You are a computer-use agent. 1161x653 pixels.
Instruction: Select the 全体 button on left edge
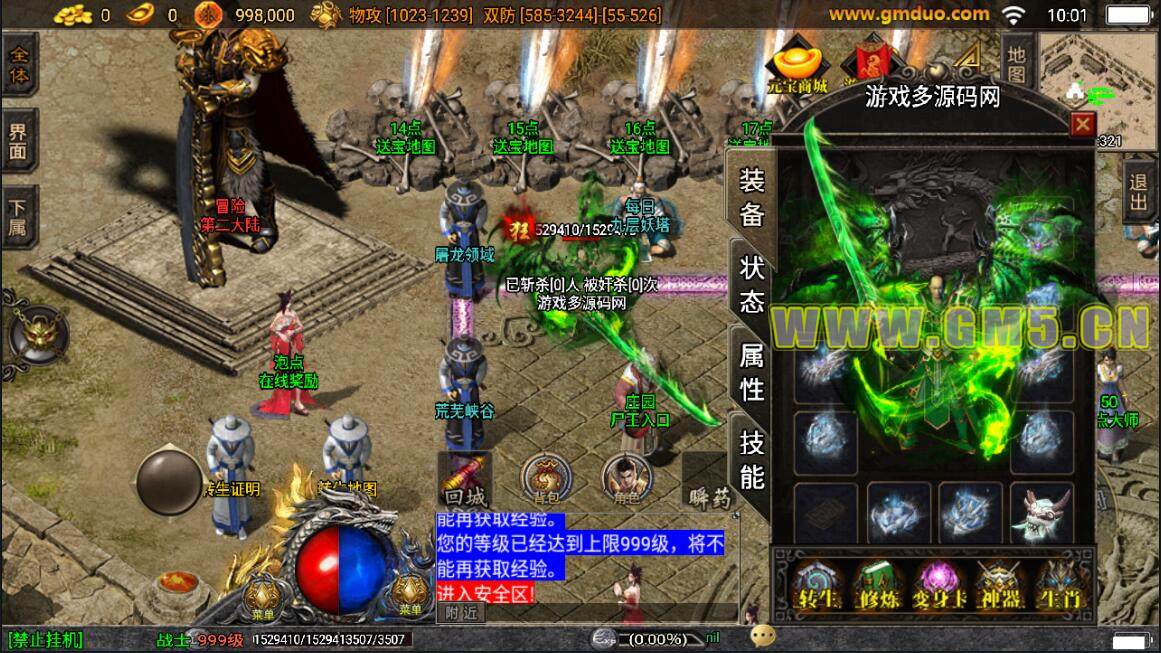point(19,65)
